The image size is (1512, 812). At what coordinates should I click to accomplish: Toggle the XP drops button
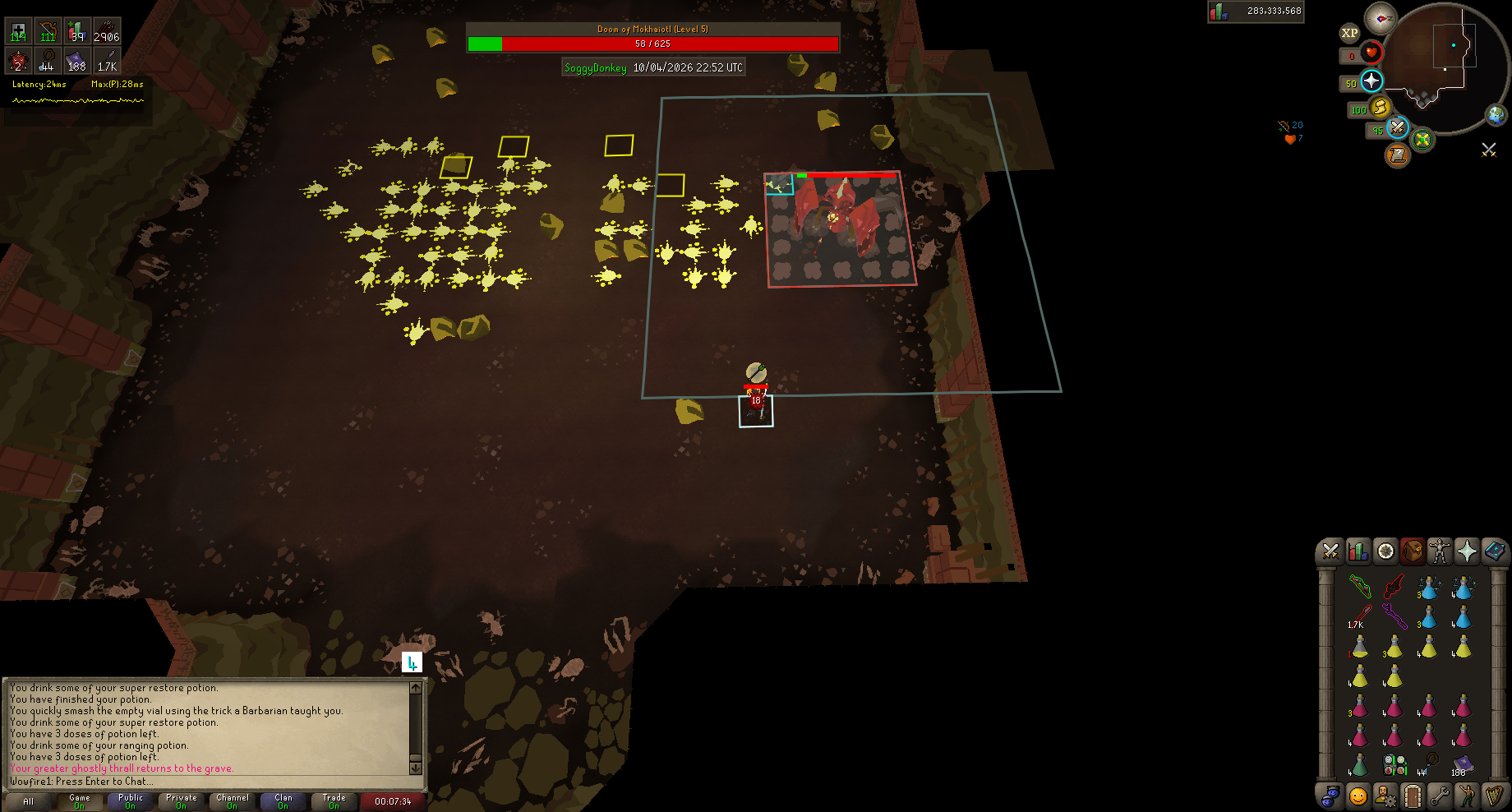(x=1349, y=33)
